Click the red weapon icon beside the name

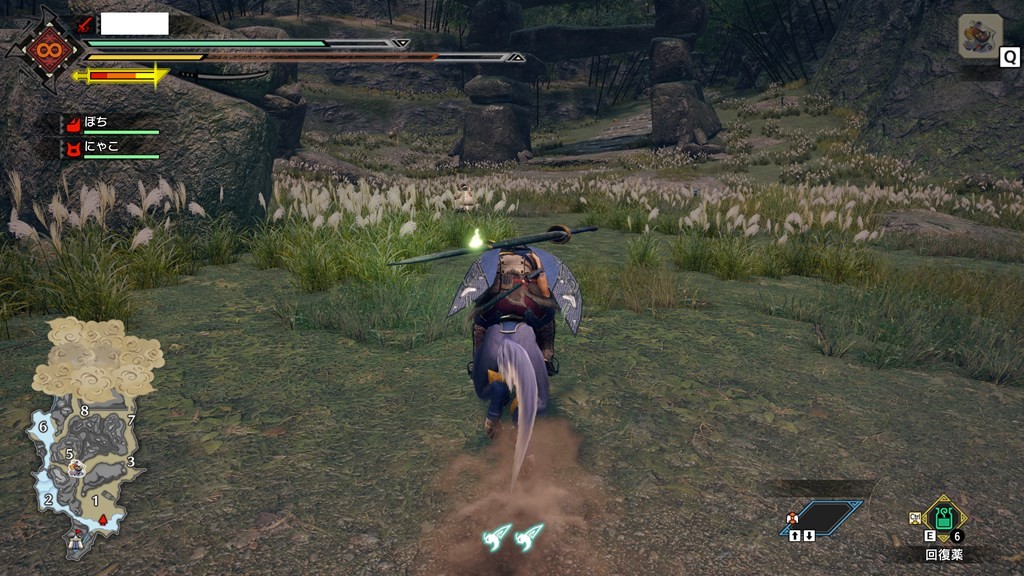click(x=86, y=25)
